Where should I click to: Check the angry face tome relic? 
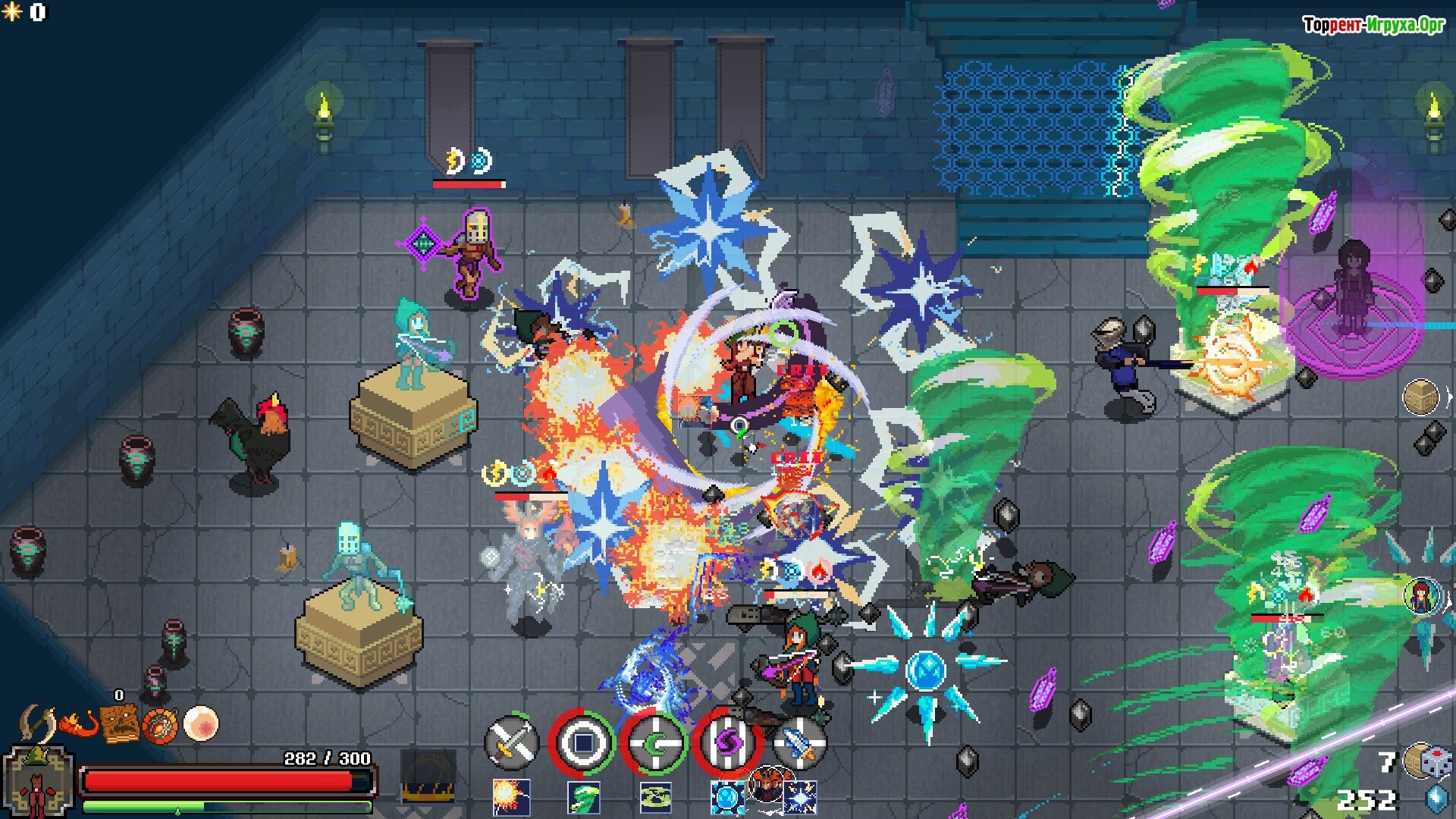click(x=120, y=724)
